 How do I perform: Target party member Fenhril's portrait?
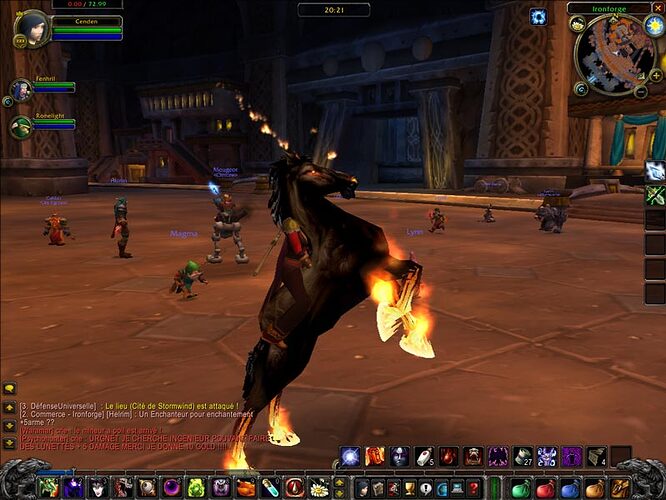pyautogui.click(x=21, y=90)
